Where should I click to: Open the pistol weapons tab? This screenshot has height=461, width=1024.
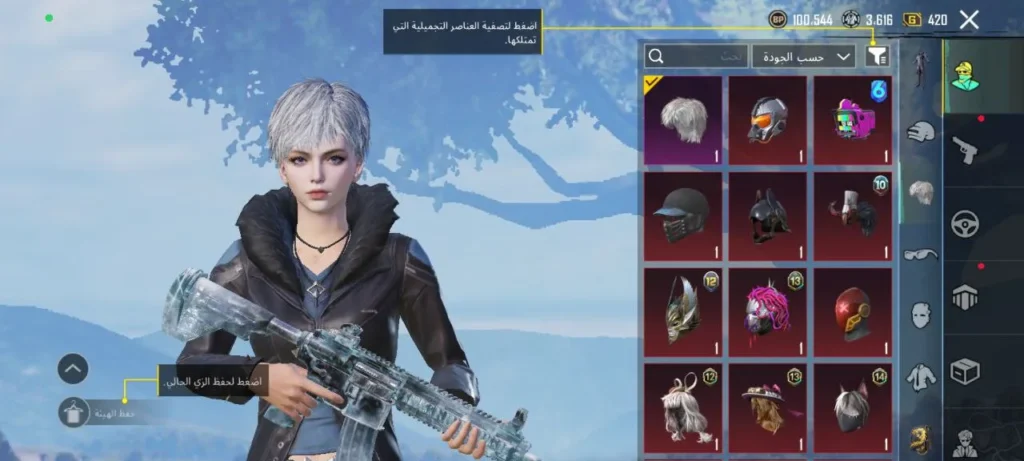click(966, 150)
